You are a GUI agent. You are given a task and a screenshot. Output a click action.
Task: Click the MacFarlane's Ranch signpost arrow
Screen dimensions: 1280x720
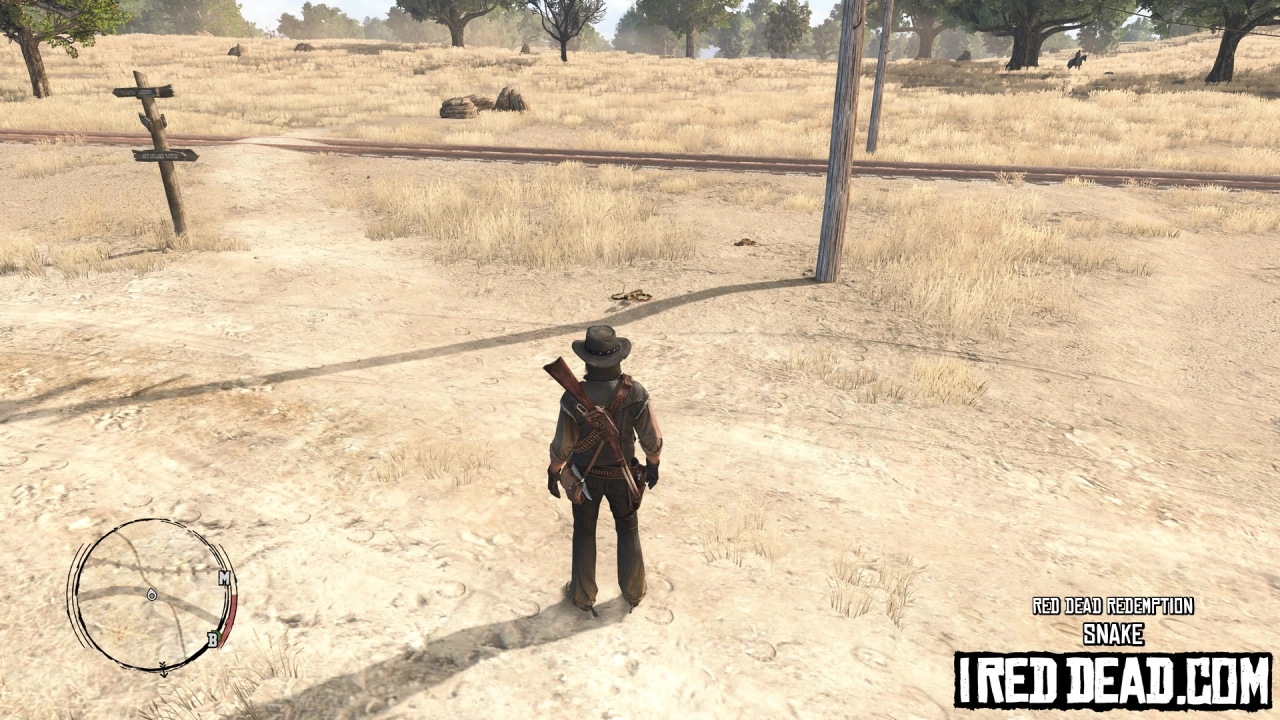(163, 155)
